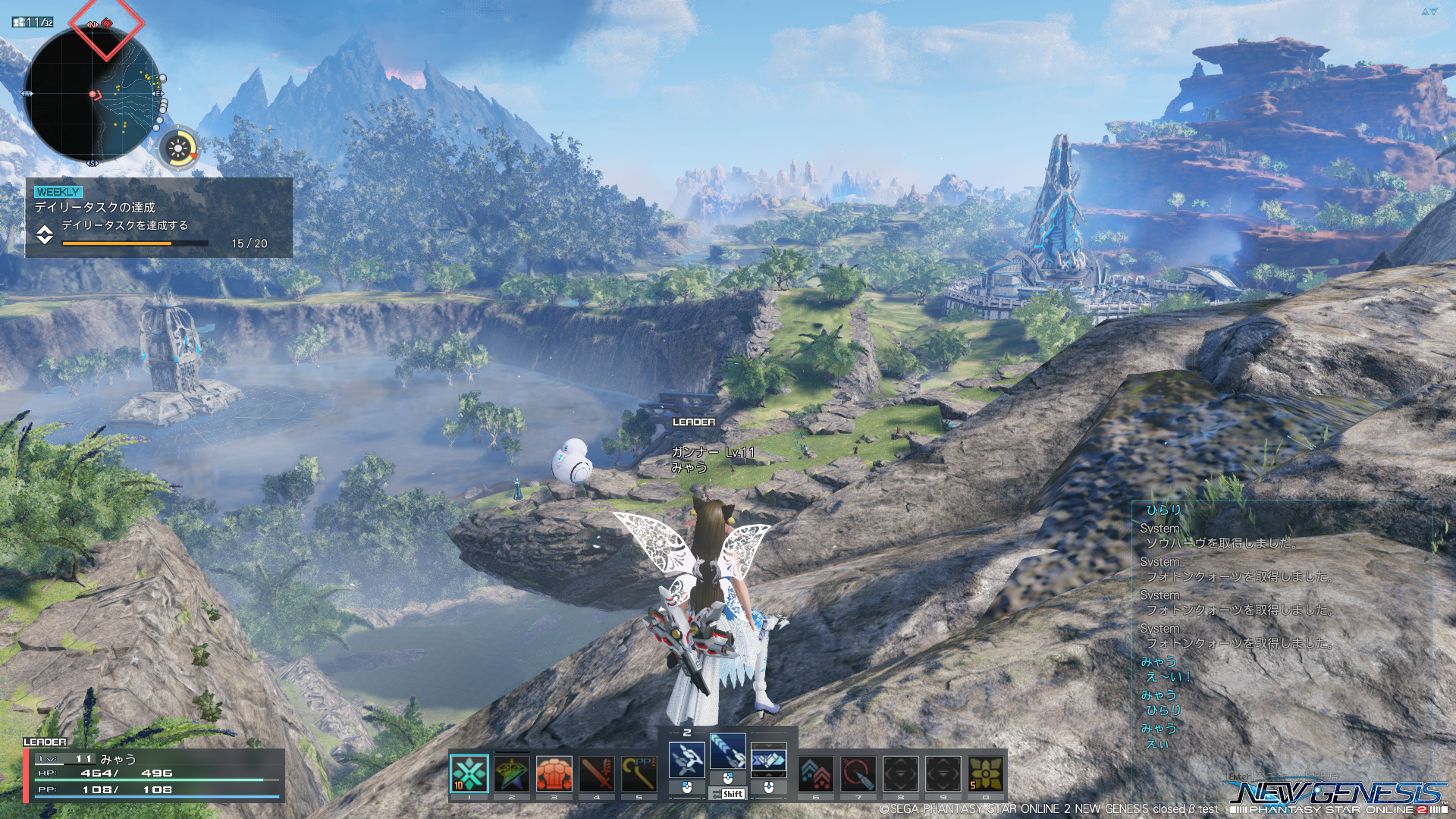Open the circular minimap

pos(93,96)
